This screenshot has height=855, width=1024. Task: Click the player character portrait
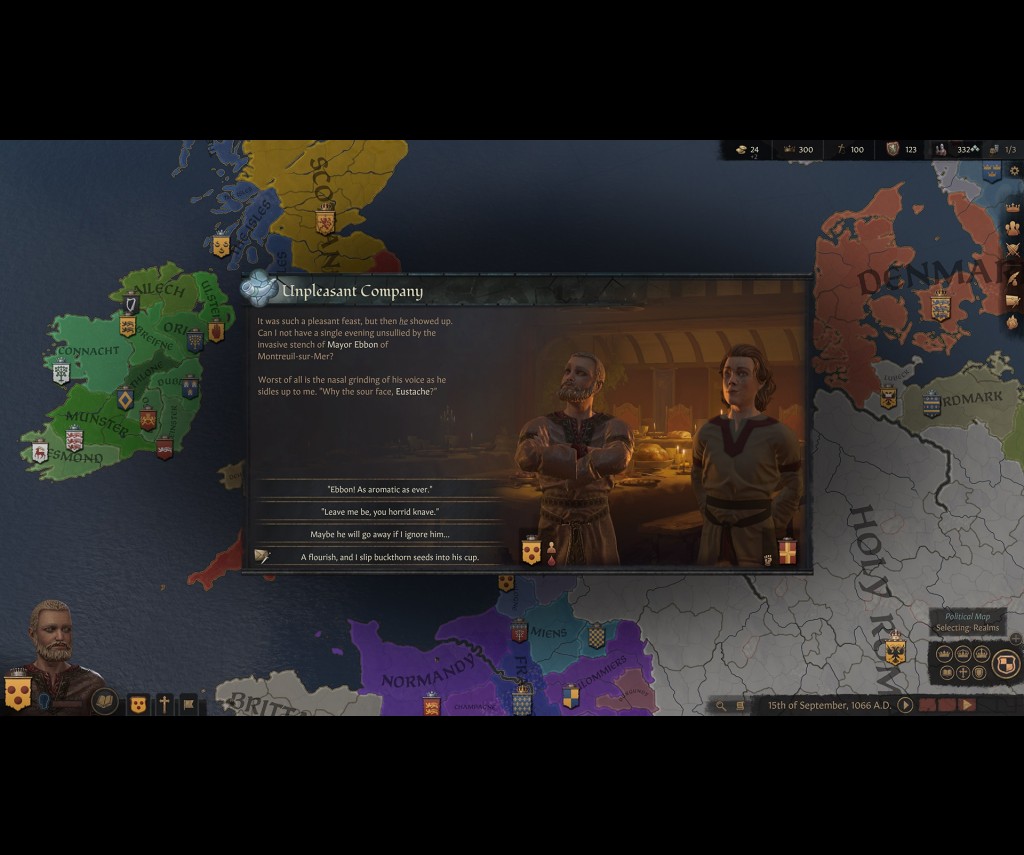[50, 645]
